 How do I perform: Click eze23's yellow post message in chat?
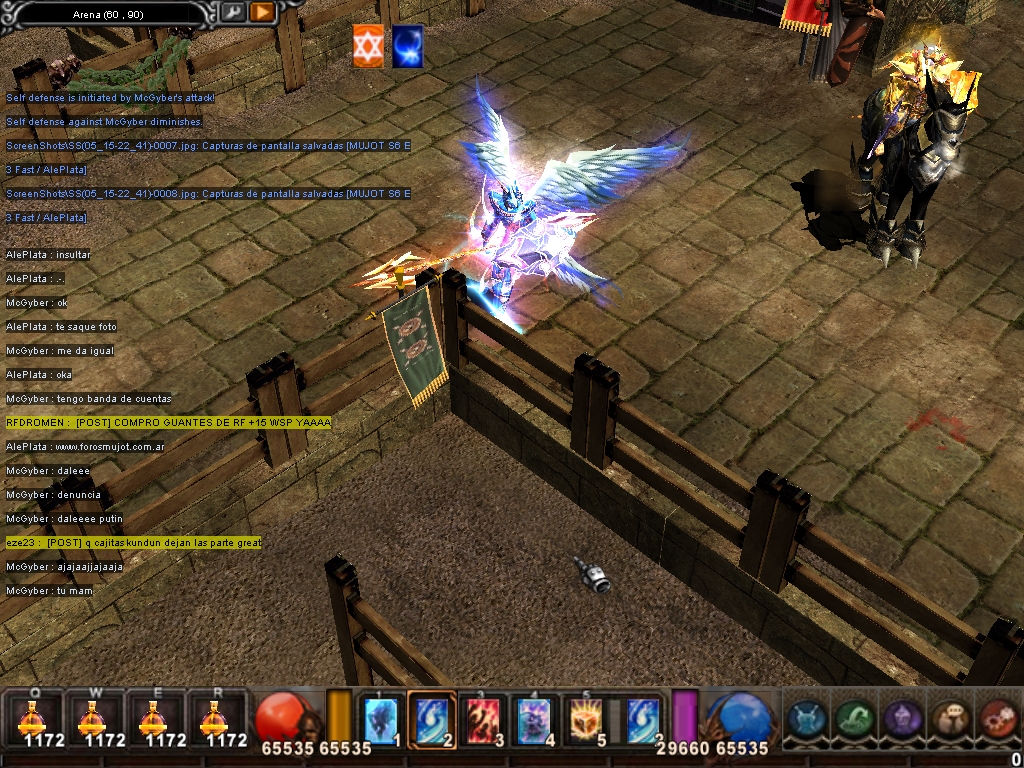pyautogui.click(x=133, y=543)
